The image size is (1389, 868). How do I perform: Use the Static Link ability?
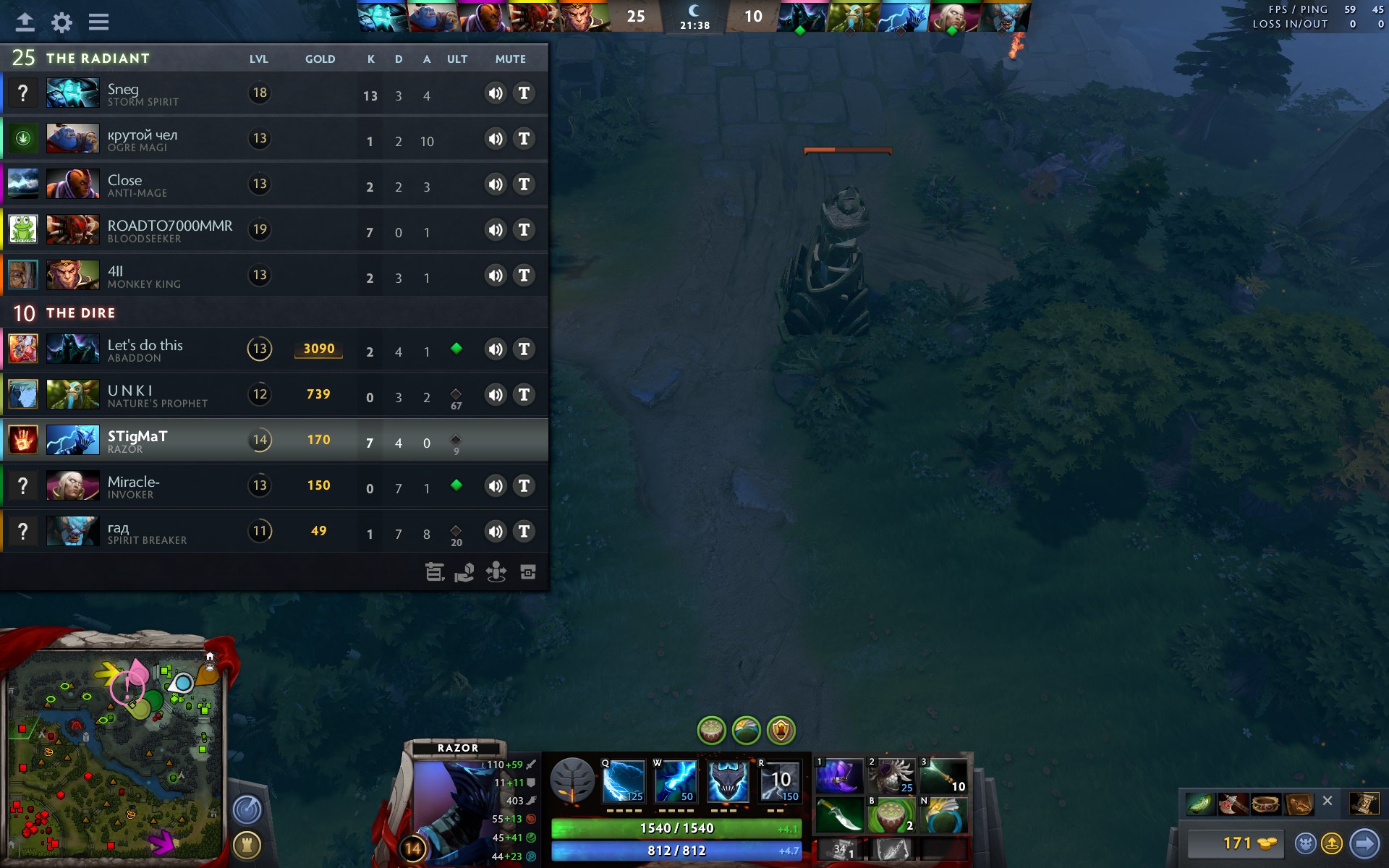tap(675, 781)
